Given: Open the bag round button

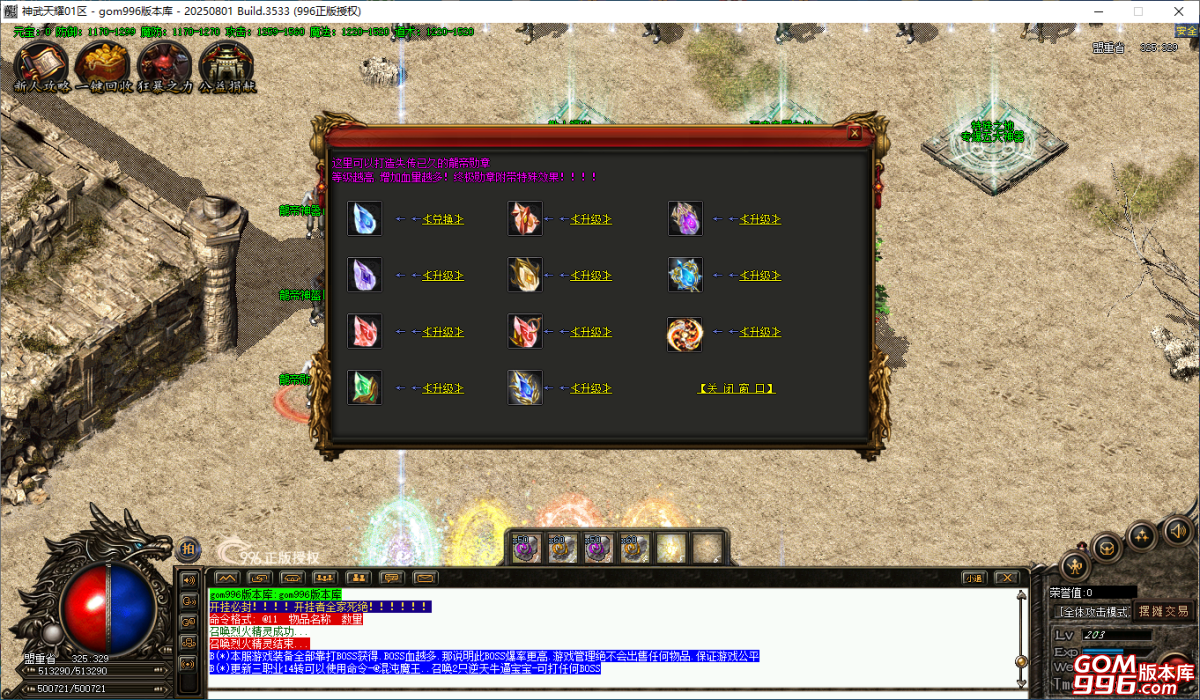Looking at the screenshot, I should (1106, 546).
